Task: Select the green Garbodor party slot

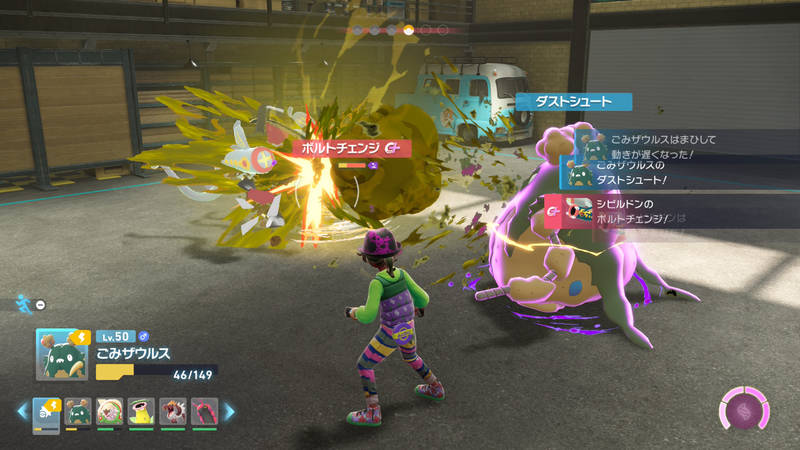Action: pos(79,411)
